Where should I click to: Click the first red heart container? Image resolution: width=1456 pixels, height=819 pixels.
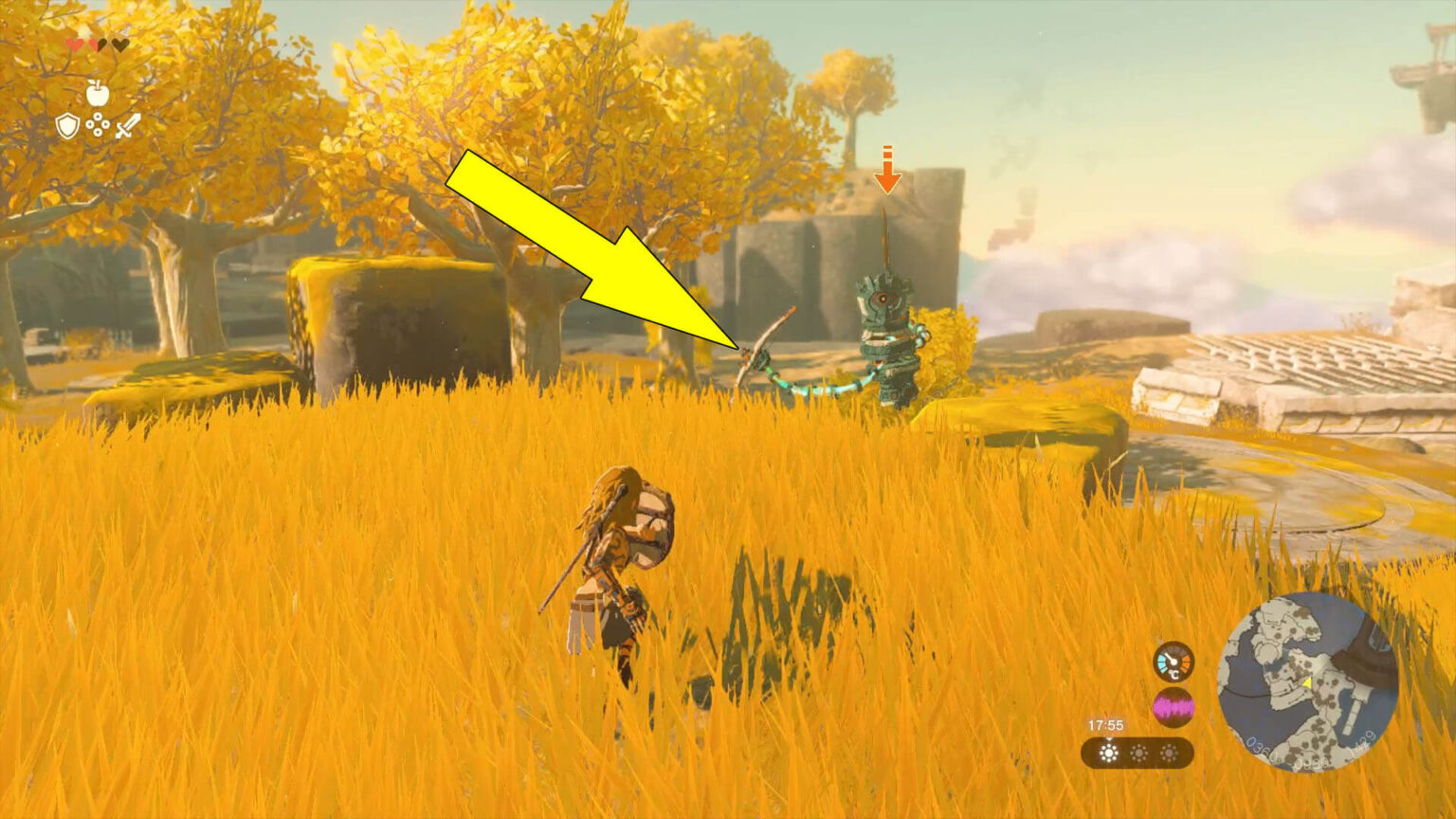pyautogui.click(x=74, y=43)
